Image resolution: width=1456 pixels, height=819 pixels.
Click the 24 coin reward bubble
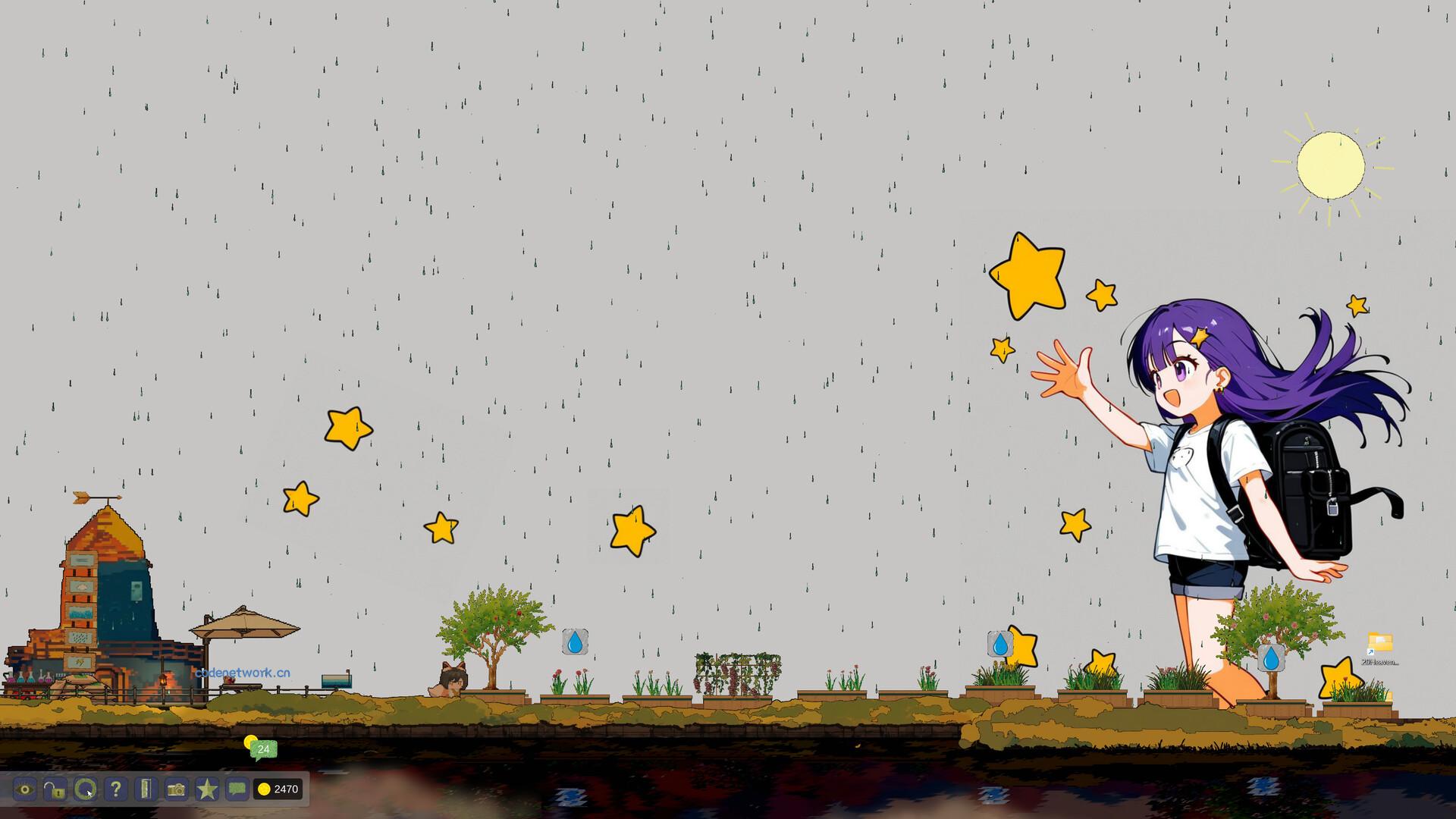coord(263,749)
